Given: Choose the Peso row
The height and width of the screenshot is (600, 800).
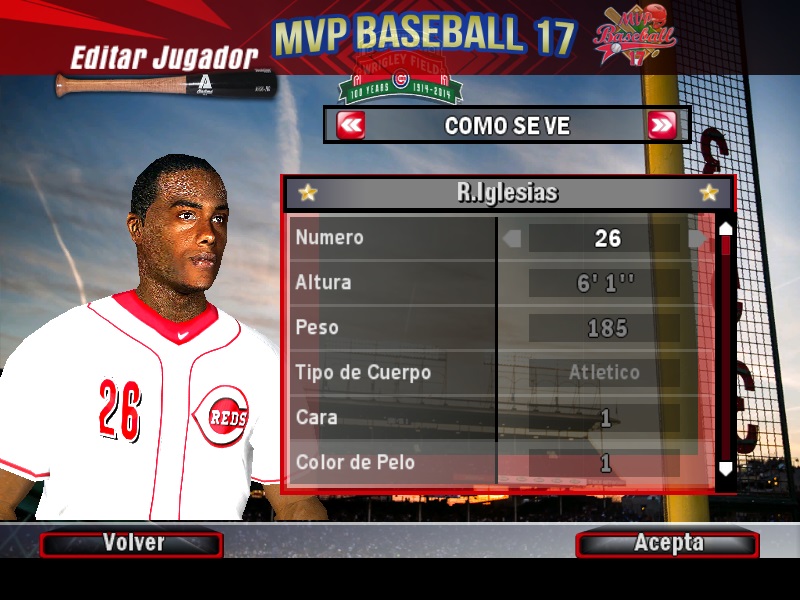Looking at the screenshot, I should click(393, 328).
